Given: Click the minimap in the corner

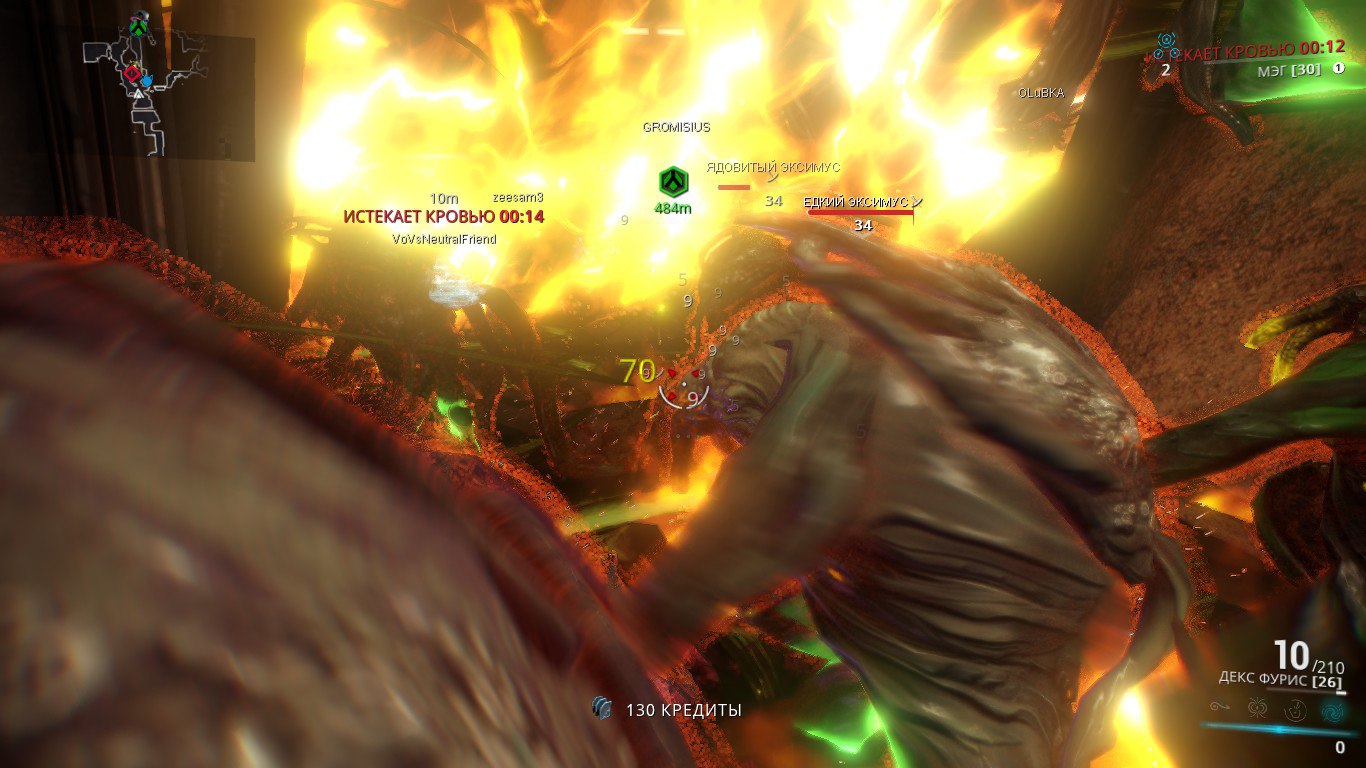Looking at the screenshot, I should (x=168, y=97).
